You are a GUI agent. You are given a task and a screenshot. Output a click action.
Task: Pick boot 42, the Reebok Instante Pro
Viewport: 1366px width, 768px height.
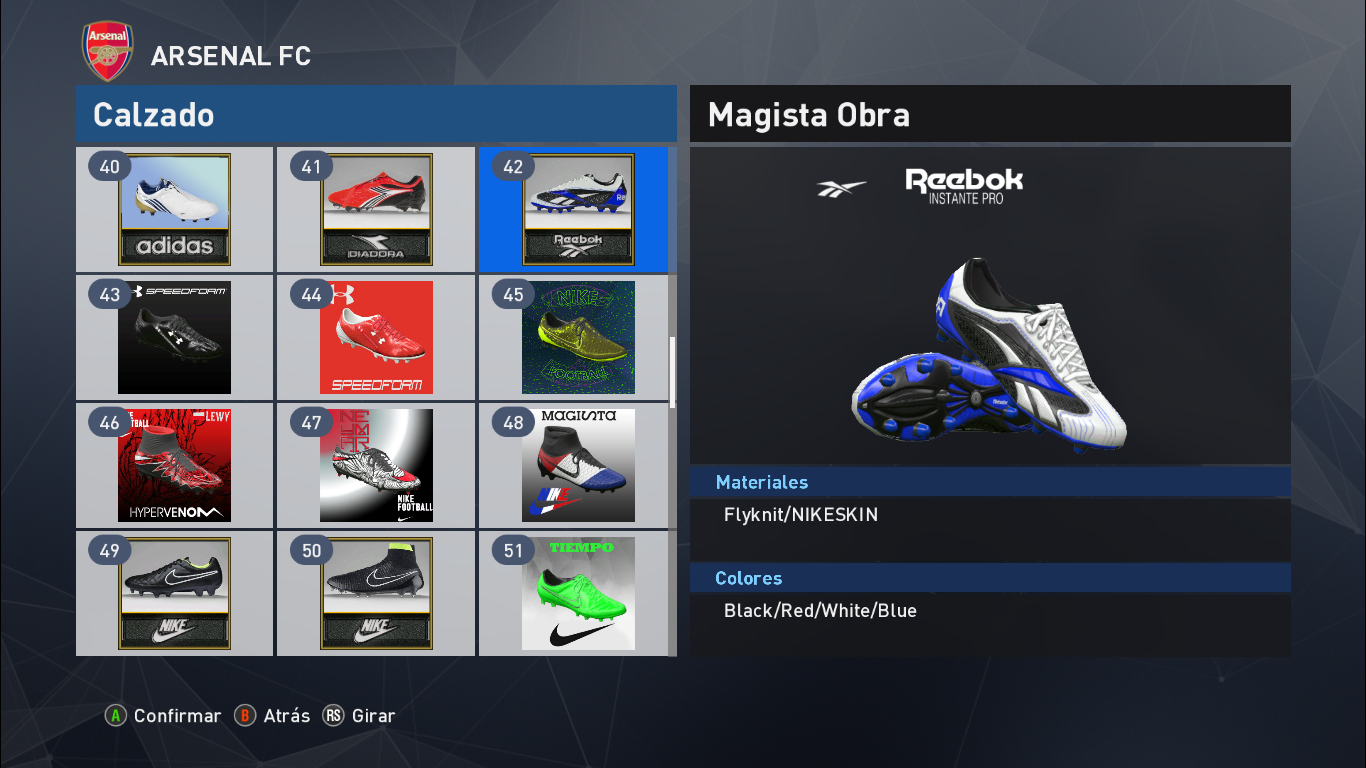pos(578,210)
